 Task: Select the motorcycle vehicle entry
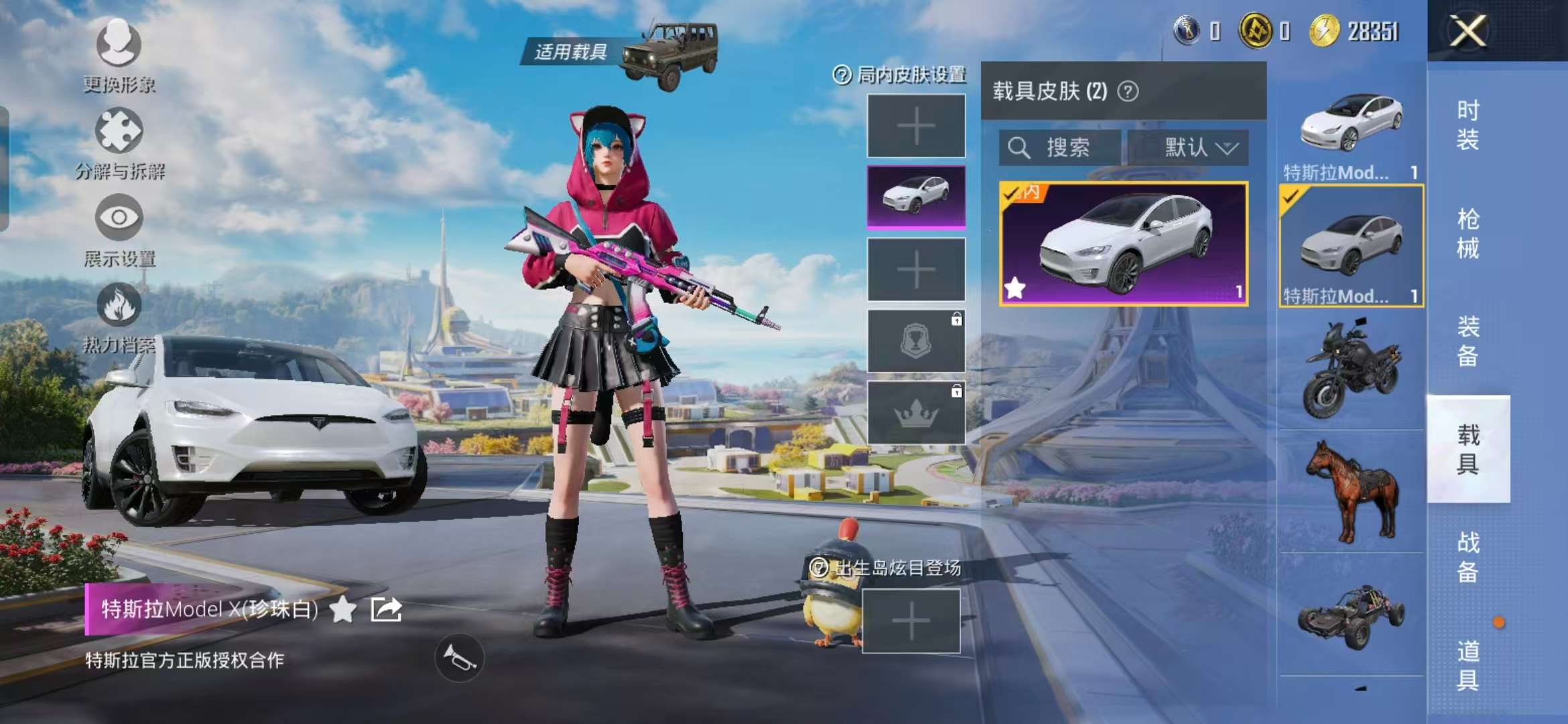pos(1351,369)
